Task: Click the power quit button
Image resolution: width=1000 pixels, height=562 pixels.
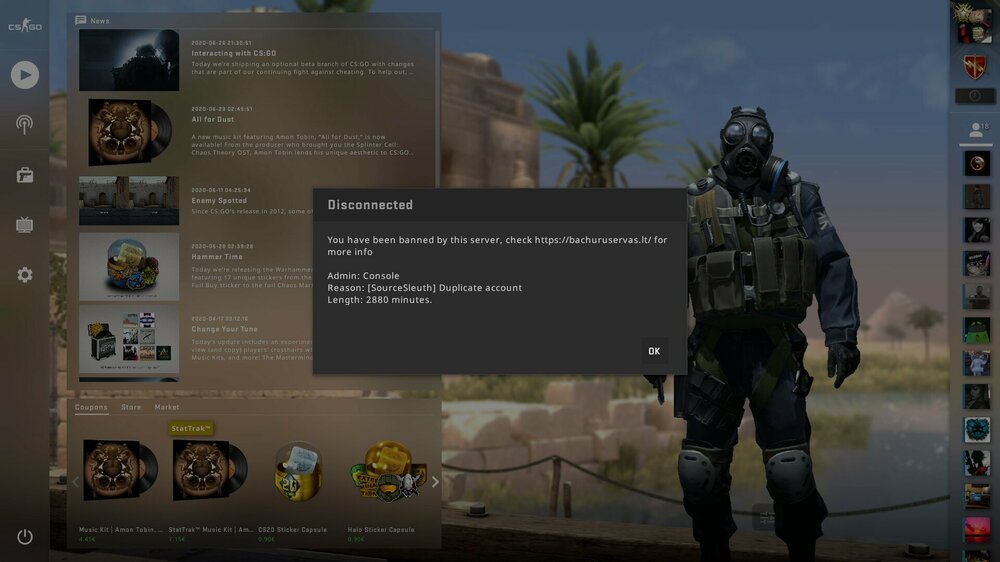Action: pyautogui.click(x=25, y=537)
